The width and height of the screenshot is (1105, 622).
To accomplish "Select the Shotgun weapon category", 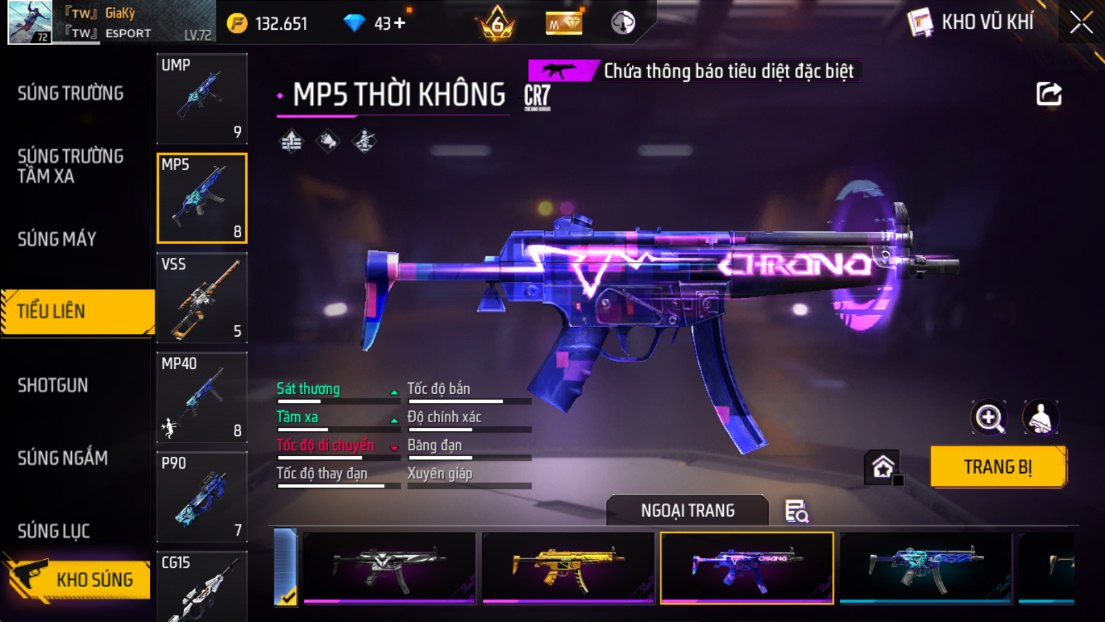I will pos(53,385).
